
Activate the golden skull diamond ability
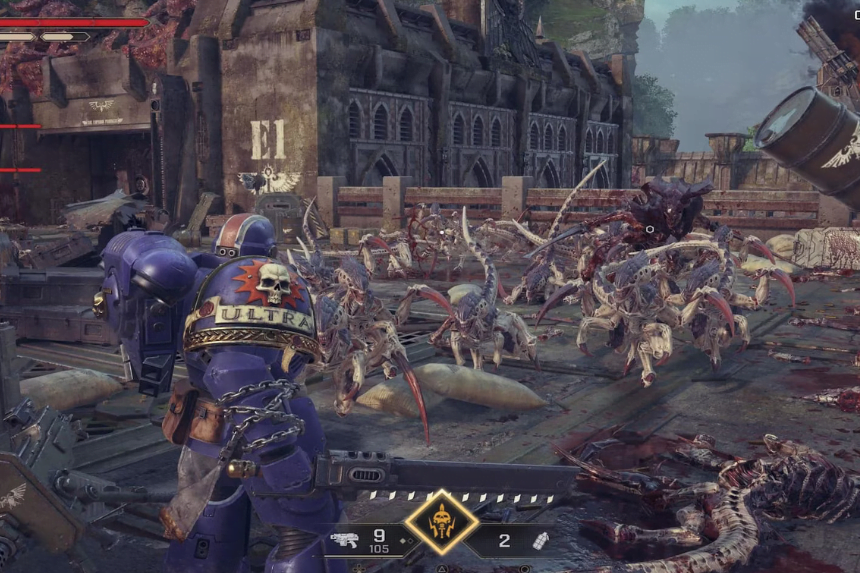click(x=441, y=522)
